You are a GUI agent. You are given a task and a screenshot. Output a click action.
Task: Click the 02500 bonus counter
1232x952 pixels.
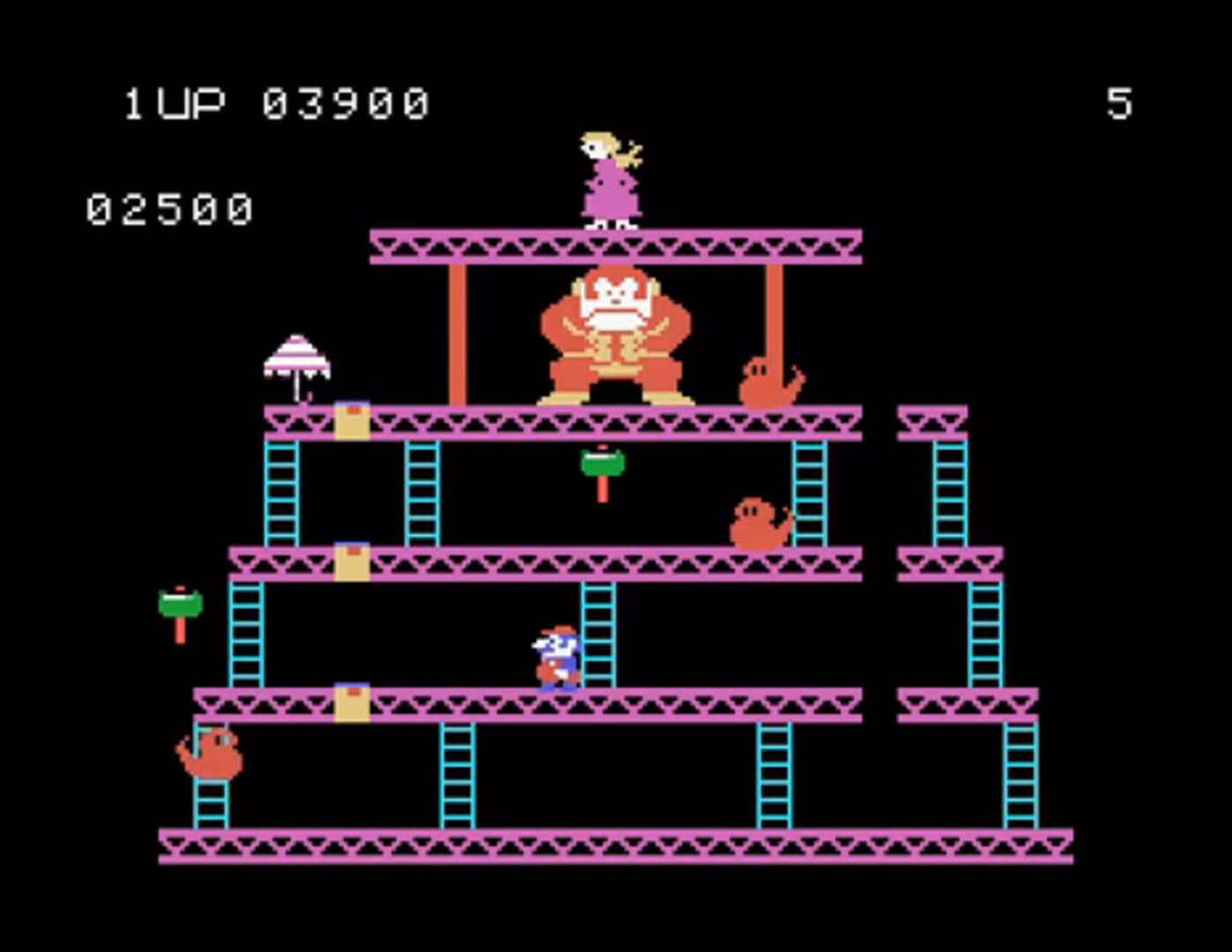(x=167, y=207)
